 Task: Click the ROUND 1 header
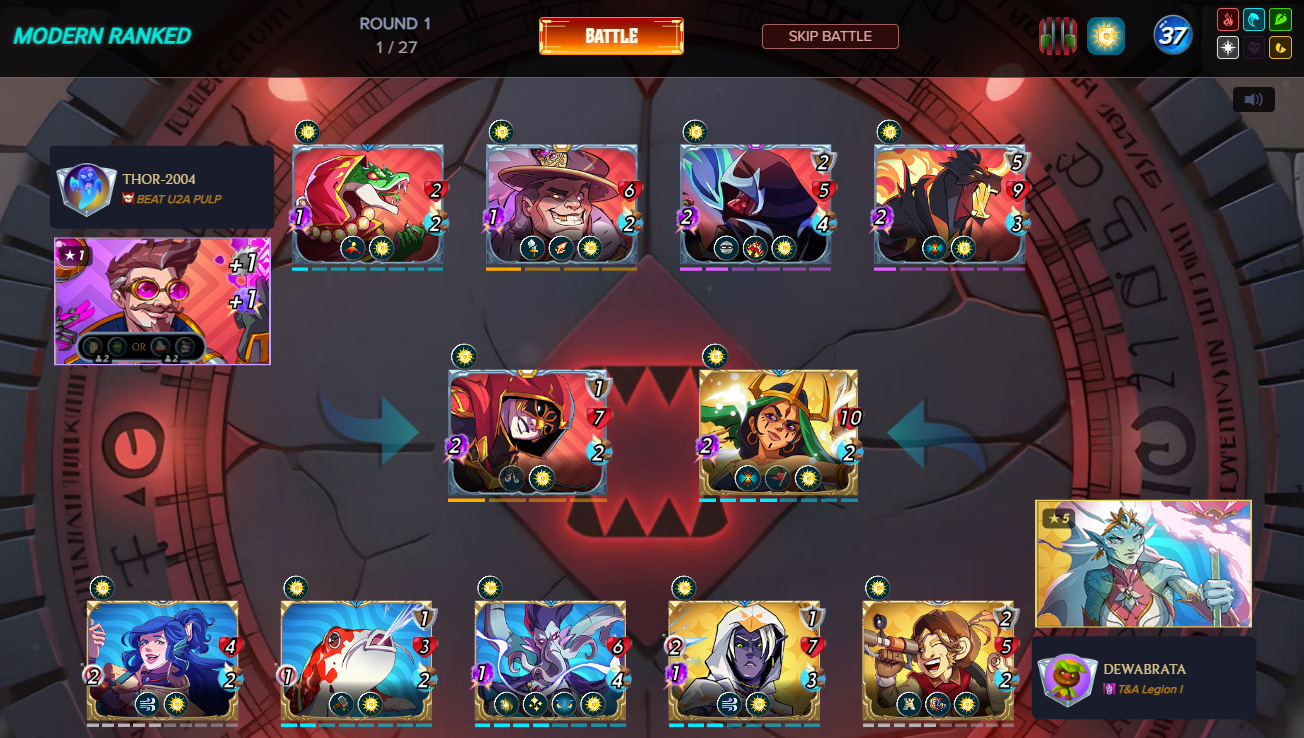coord(396,23)
